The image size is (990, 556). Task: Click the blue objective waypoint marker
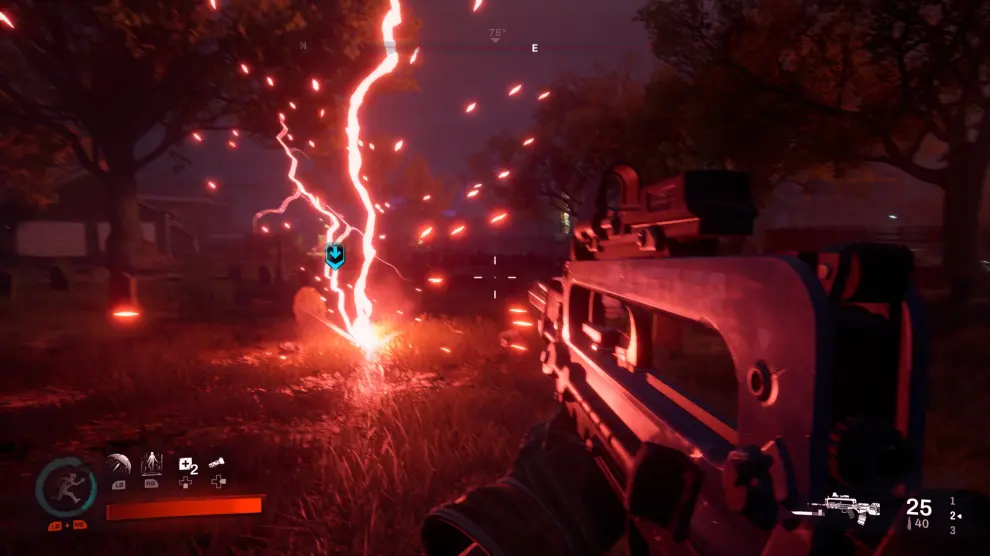click(335, 256)
